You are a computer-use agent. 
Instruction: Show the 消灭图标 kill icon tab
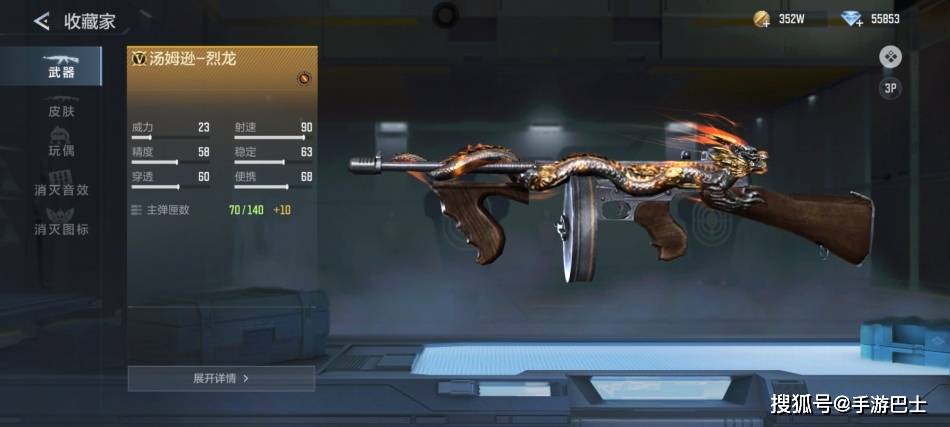coord(61,229)
